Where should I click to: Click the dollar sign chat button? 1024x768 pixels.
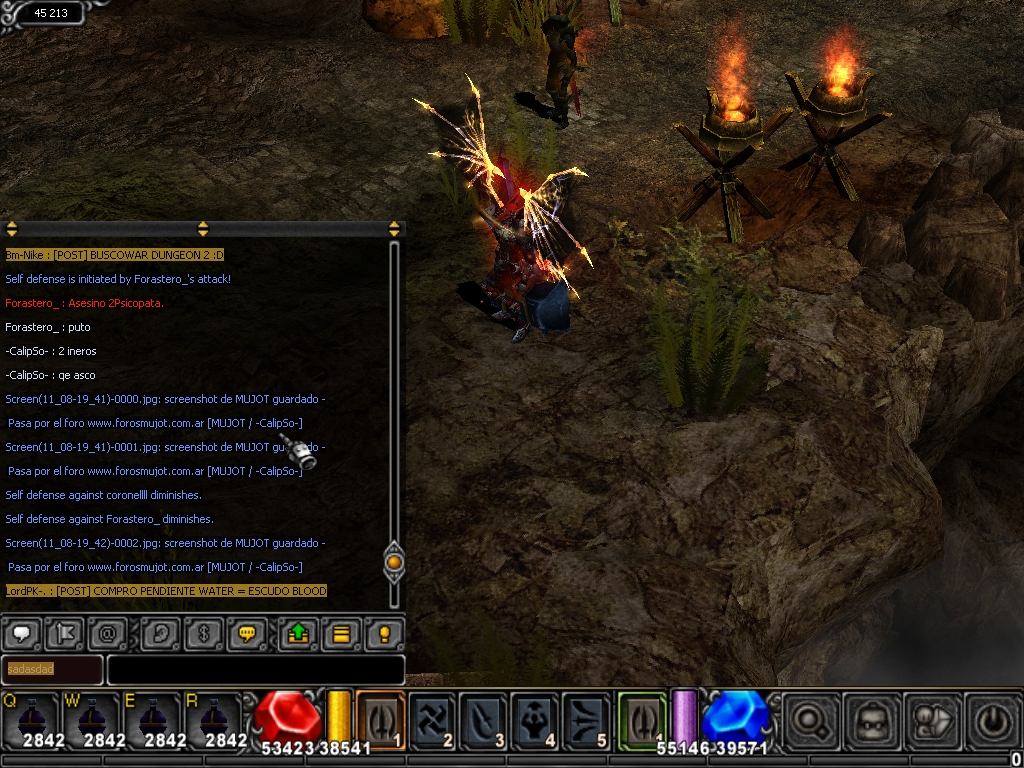[x=202, y=633]
